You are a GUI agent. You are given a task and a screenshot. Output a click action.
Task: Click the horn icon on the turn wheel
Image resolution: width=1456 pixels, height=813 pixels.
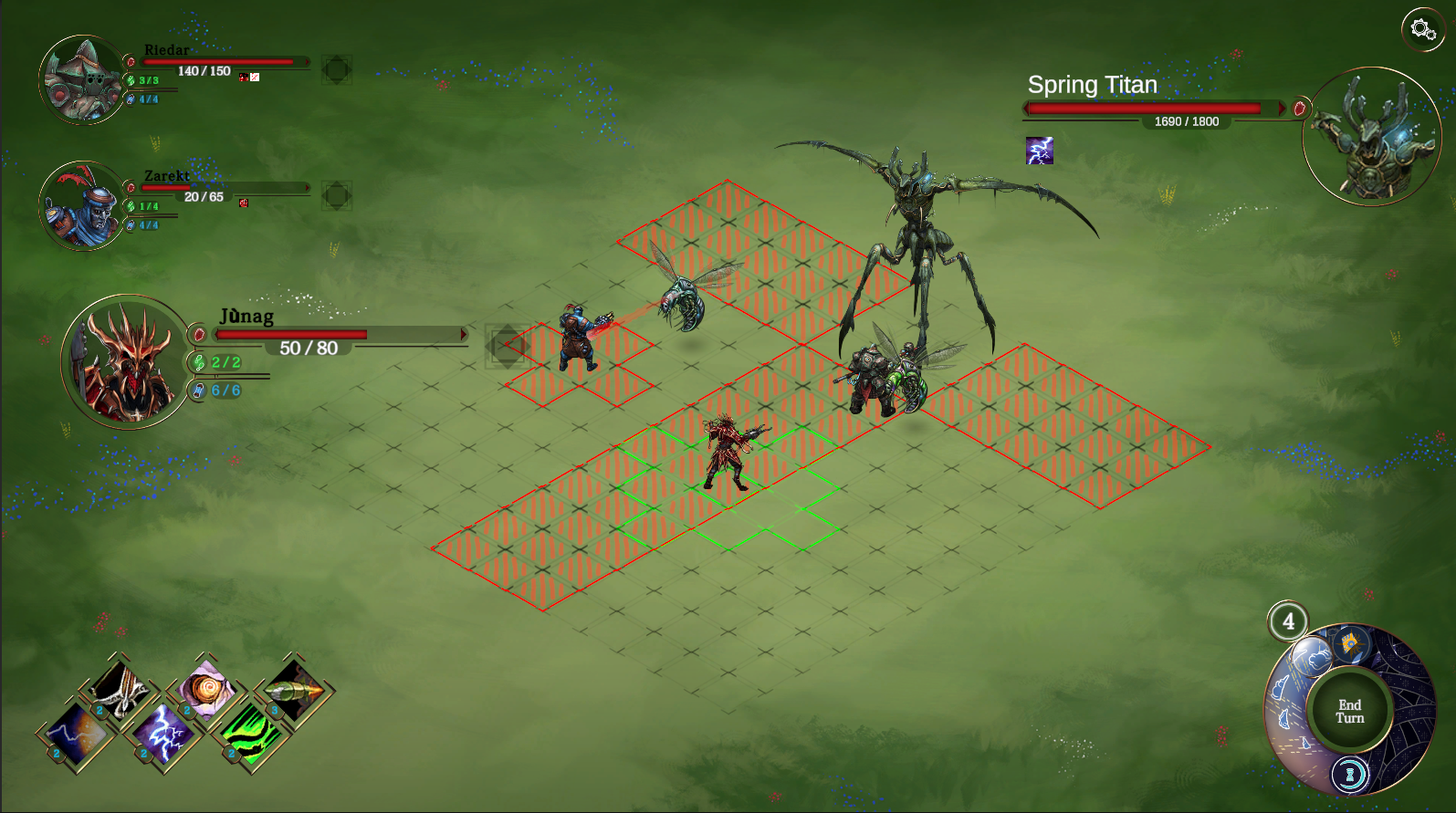(1350, 644)
